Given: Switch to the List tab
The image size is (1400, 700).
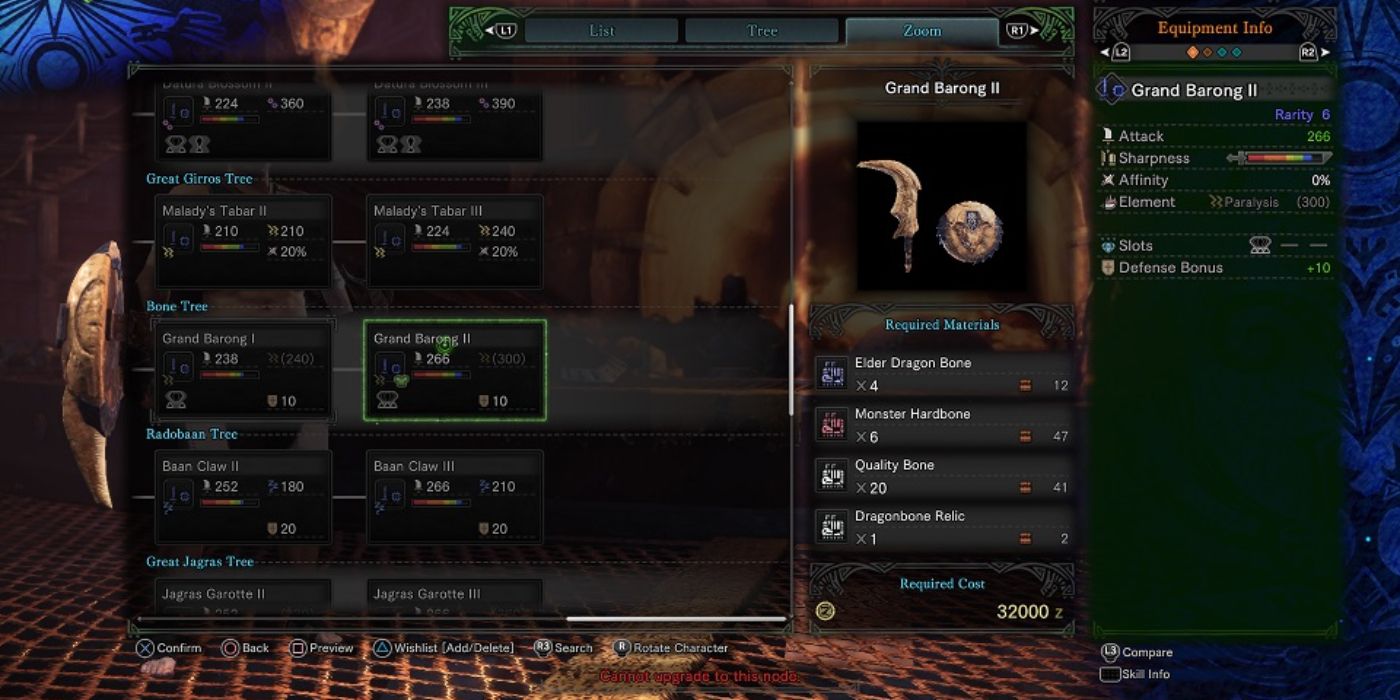Looking at the screenshot, I should pyautogui.click(x=601, y=31).
